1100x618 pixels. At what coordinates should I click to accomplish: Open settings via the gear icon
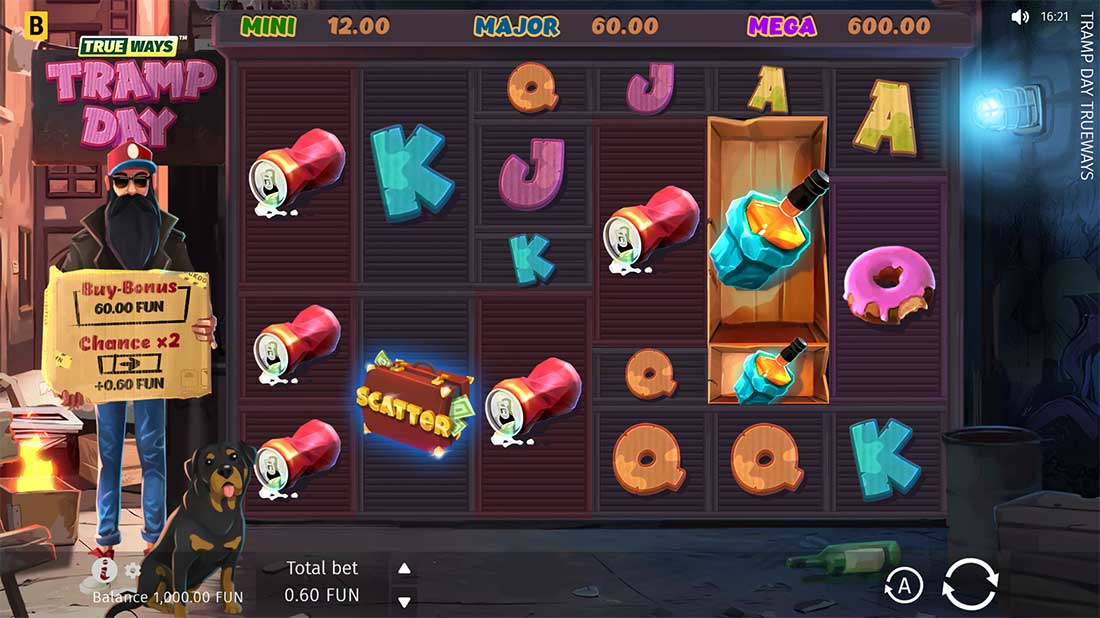click(x=132, y=571)
